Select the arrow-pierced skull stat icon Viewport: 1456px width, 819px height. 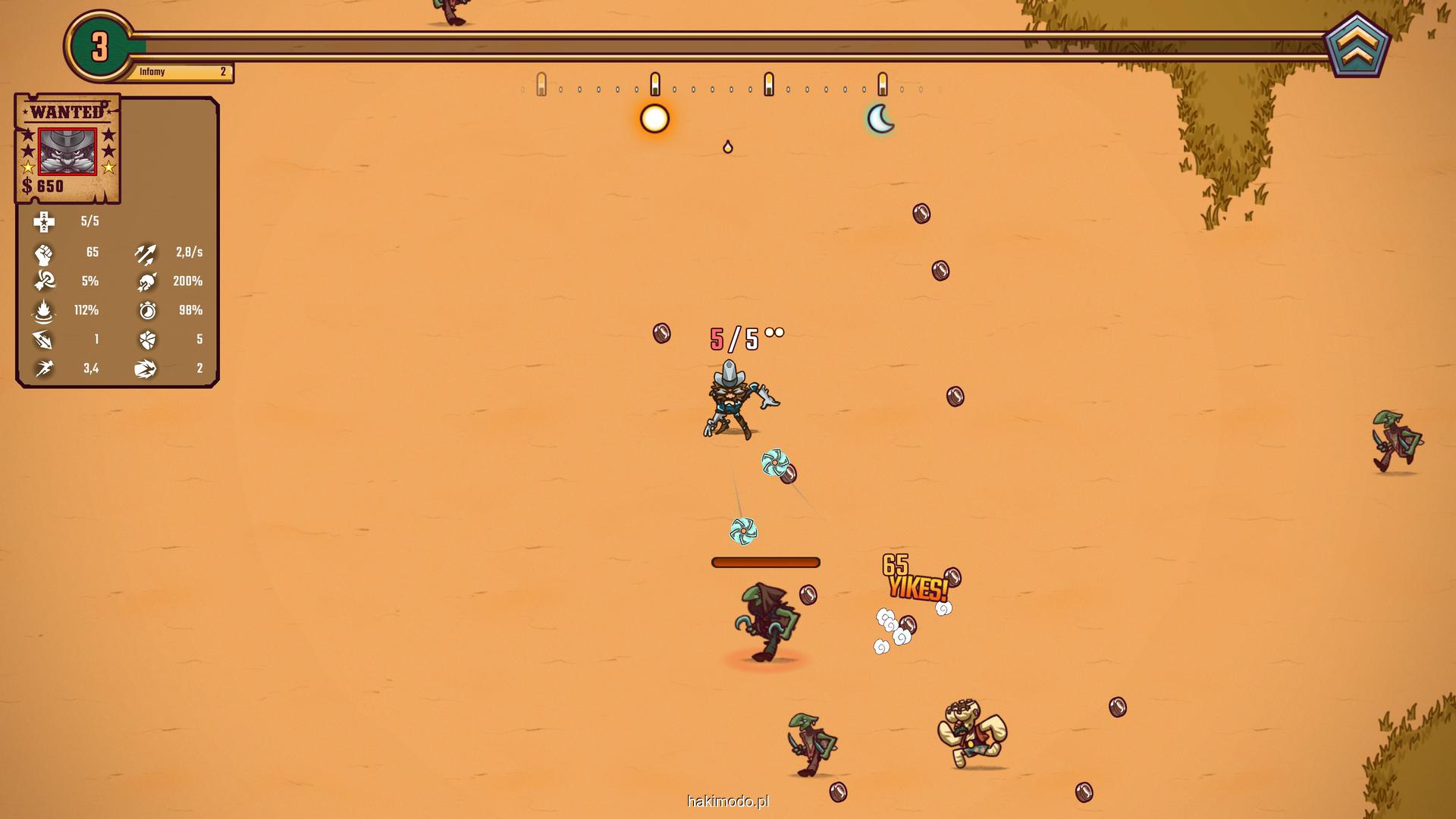click(x=146, y=281)
